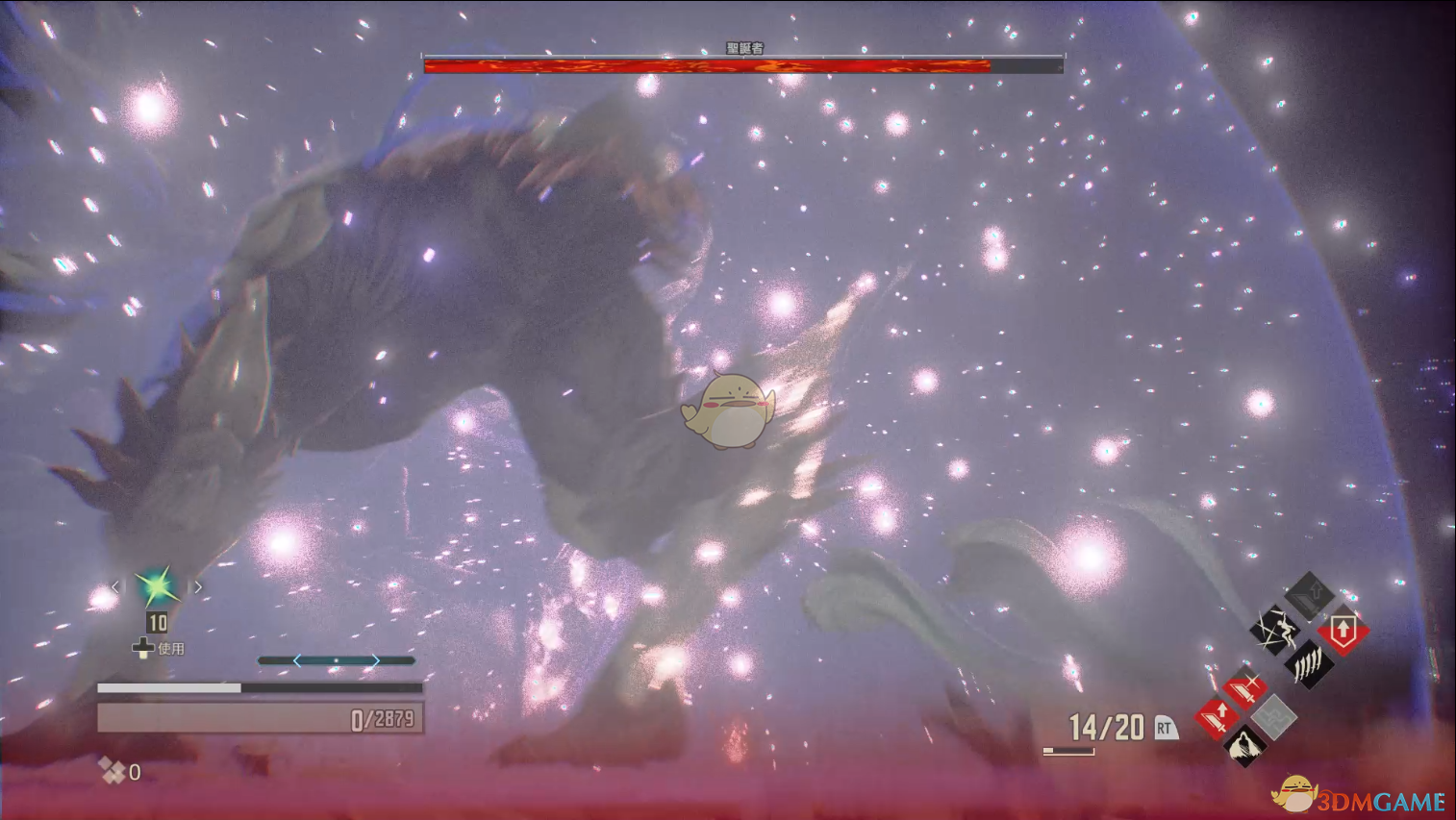Activate the cloaked figure gift
Screen dimensions: 1456x820
point(1244,745)
